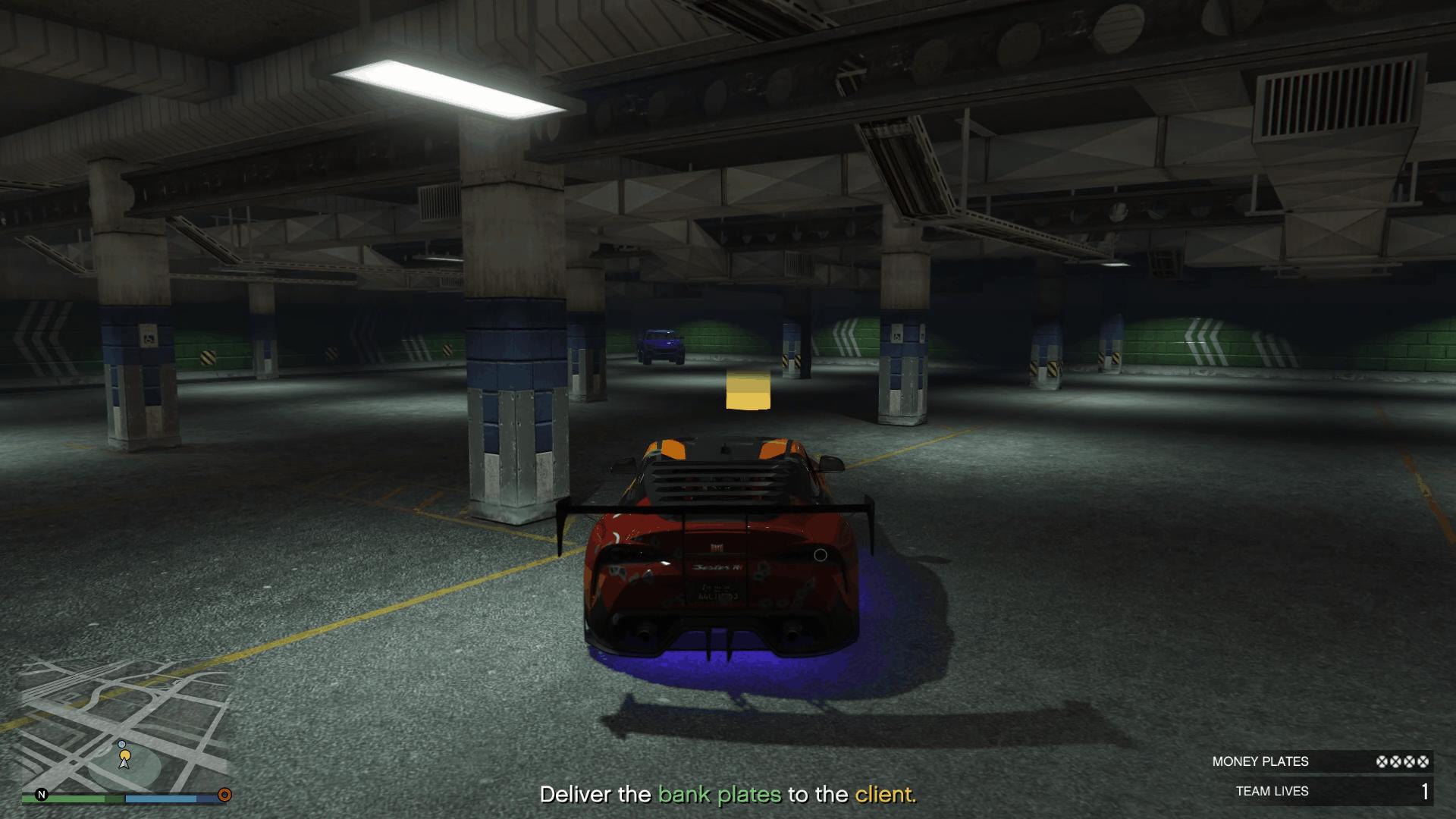
Task: Click the yellow objective blip on the minimap
Action: (124, 755)
